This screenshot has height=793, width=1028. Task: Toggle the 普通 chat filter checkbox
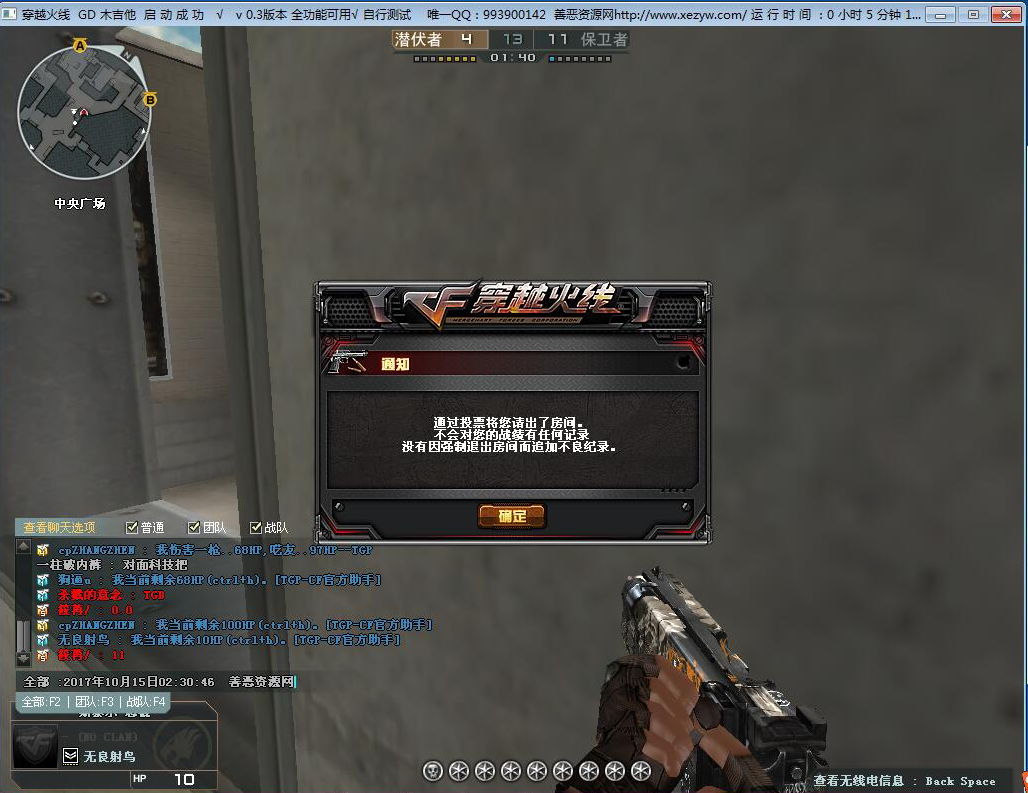pos(132,528)
